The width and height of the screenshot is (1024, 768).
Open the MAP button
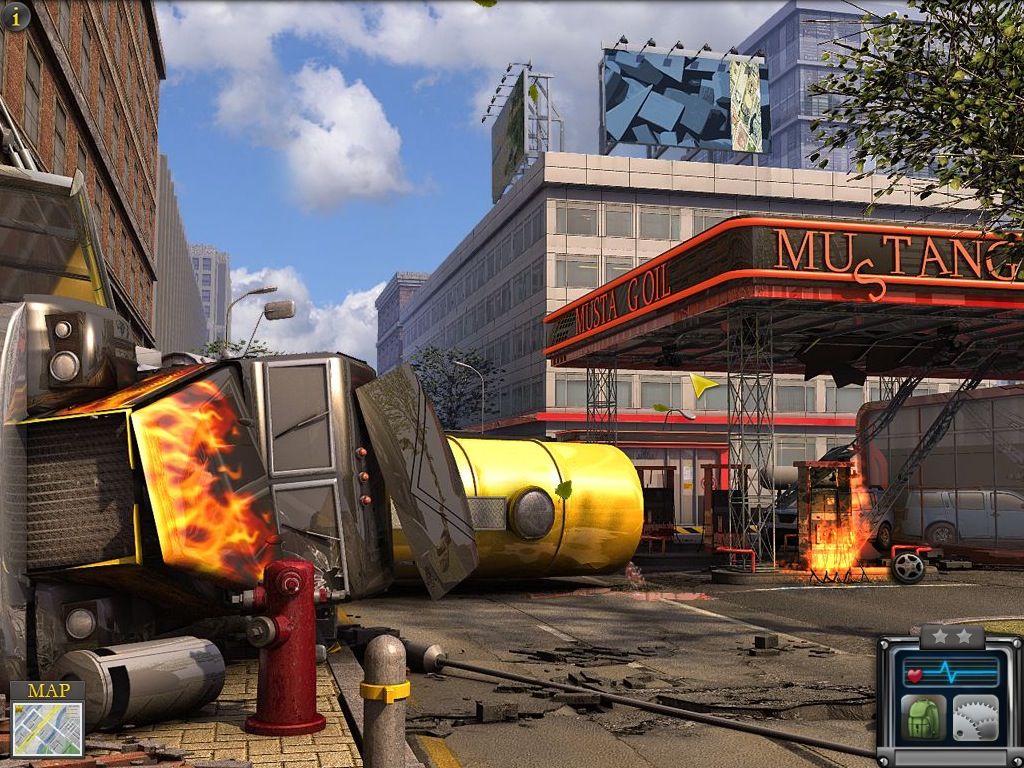pyautogui.click(x=47, y=720)
